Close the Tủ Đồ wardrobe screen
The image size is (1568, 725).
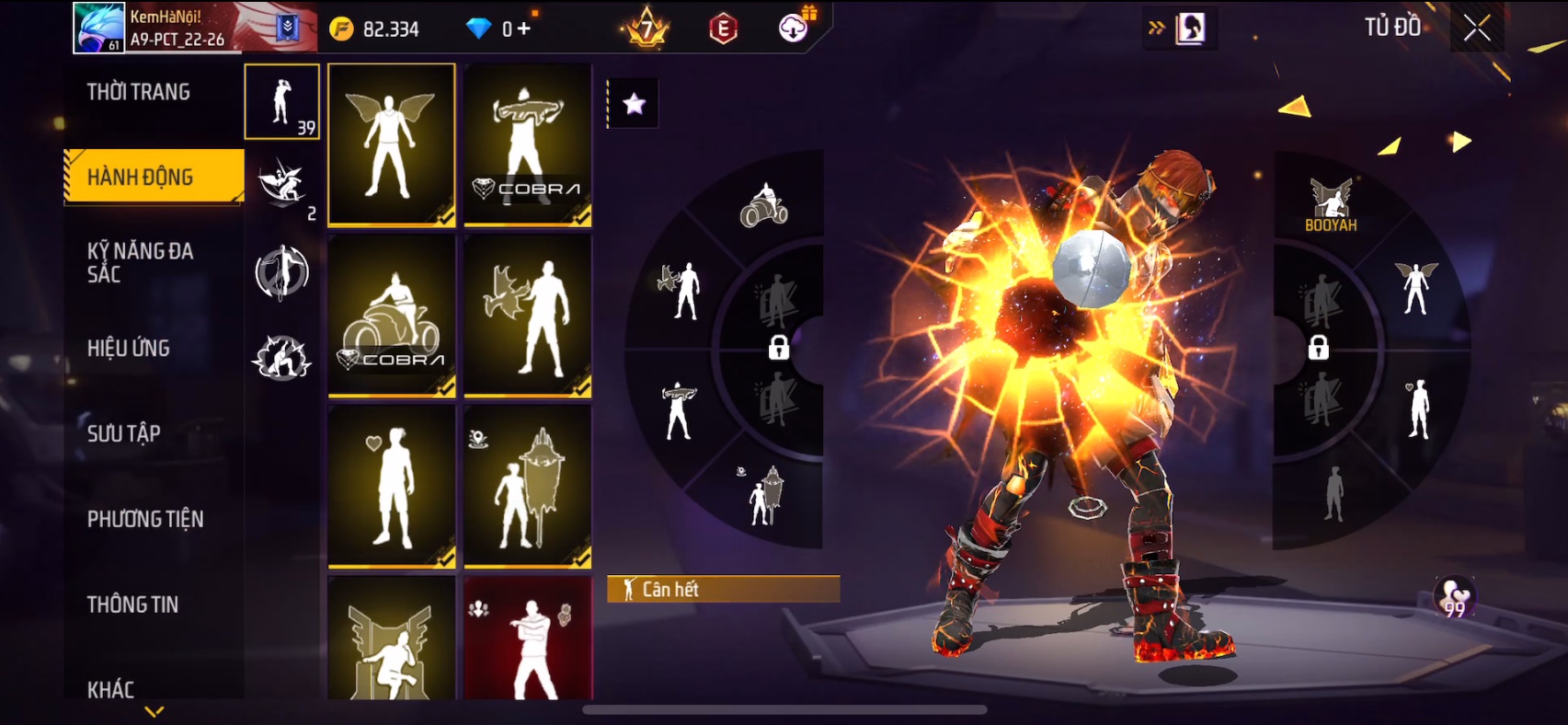click(x=1477, y=29)
